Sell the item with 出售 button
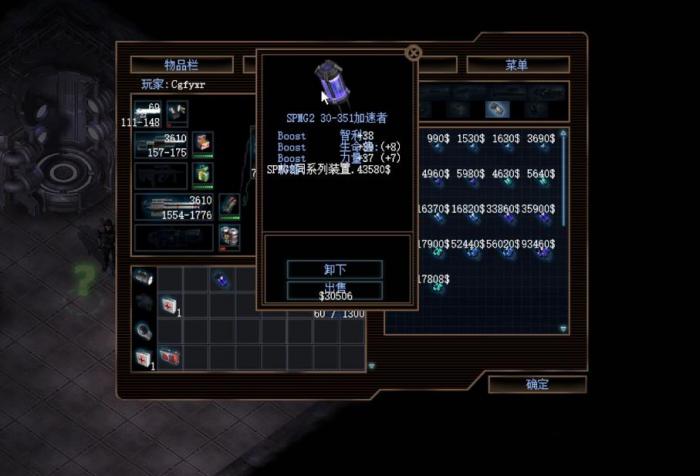This screenshot has width=700, height=476. (335, 289)
